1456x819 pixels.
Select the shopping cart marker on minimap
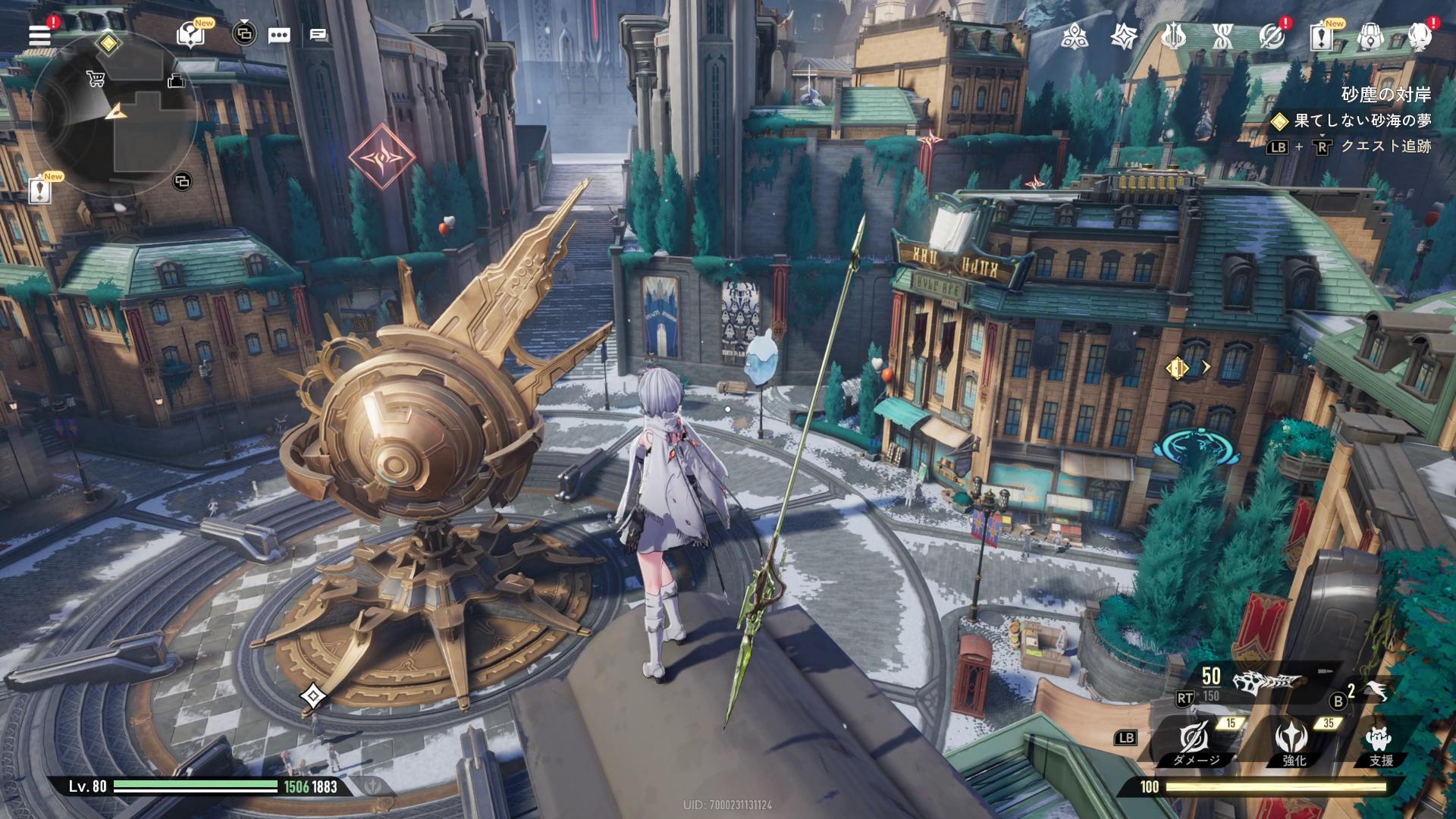click(x=96, y=78)
